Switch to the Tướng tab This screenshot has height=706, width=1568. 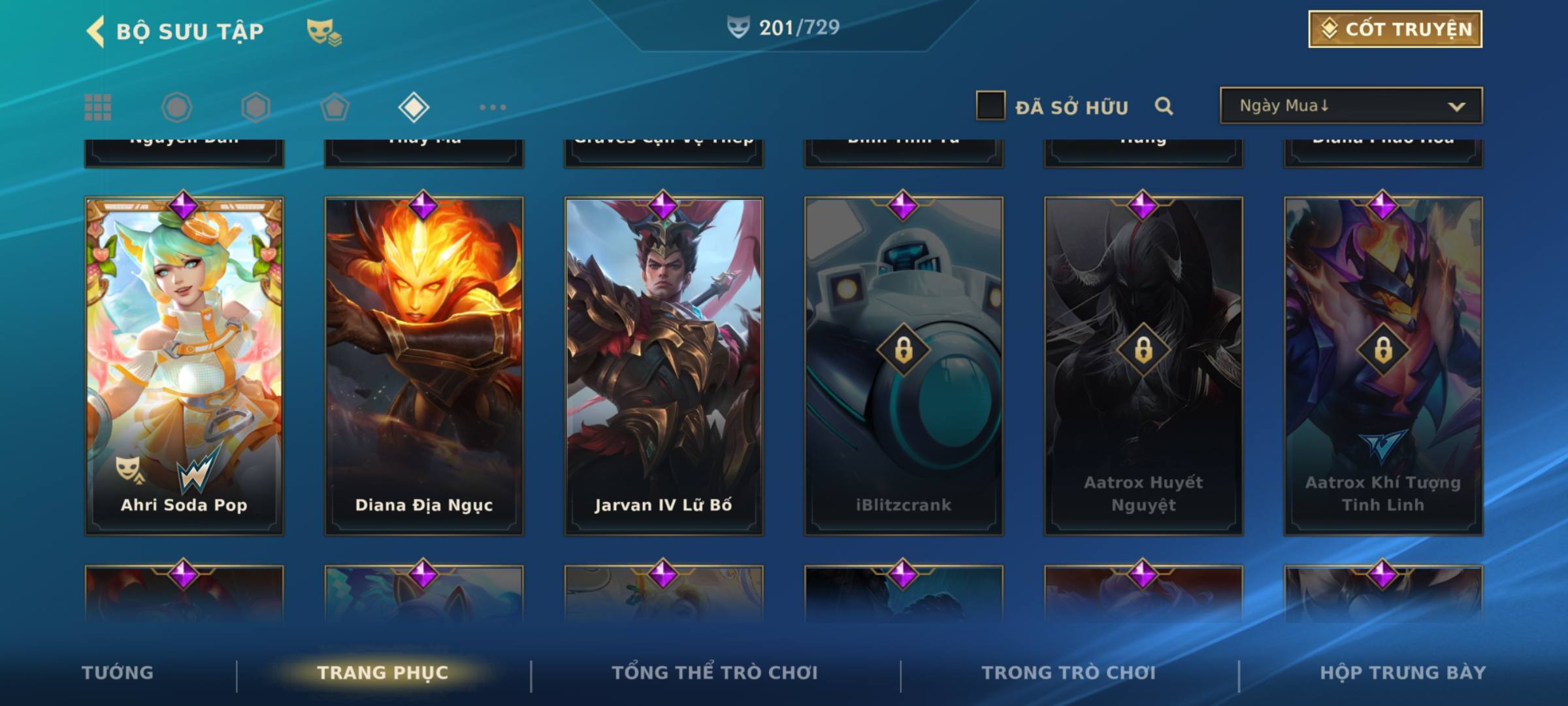point(118,673)
